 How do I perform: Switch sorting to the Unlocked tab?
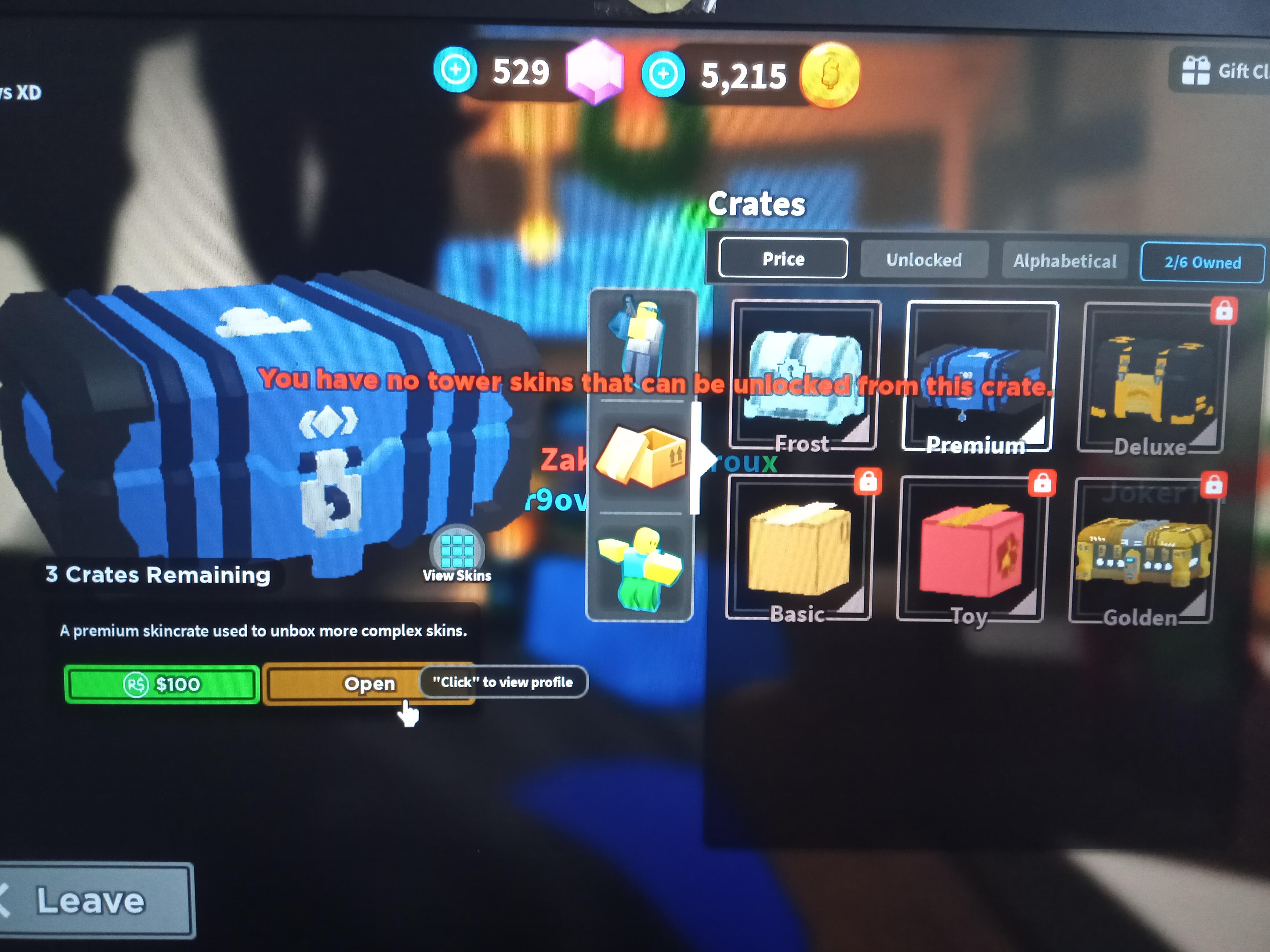coord(924,260)
